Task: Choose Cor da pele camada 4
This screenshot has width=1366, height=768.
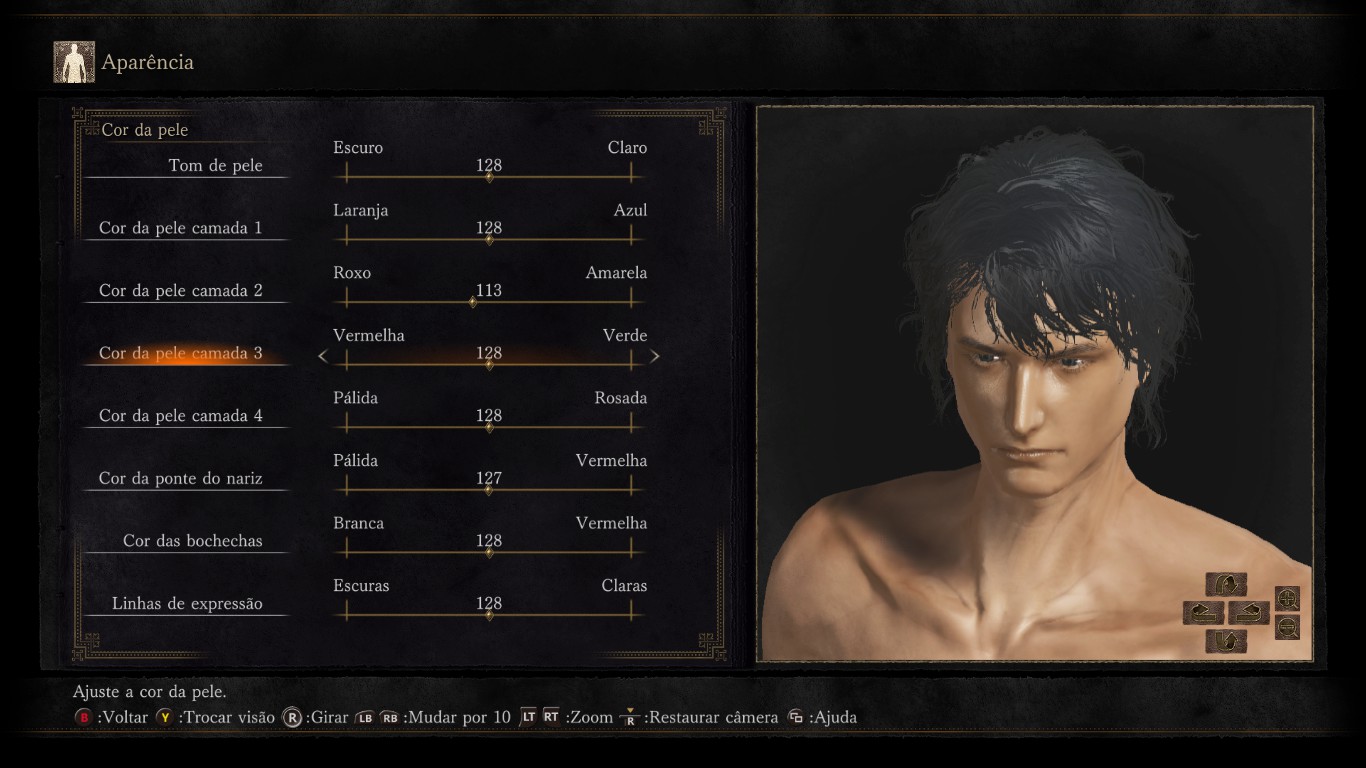Action: click(181, 416)
